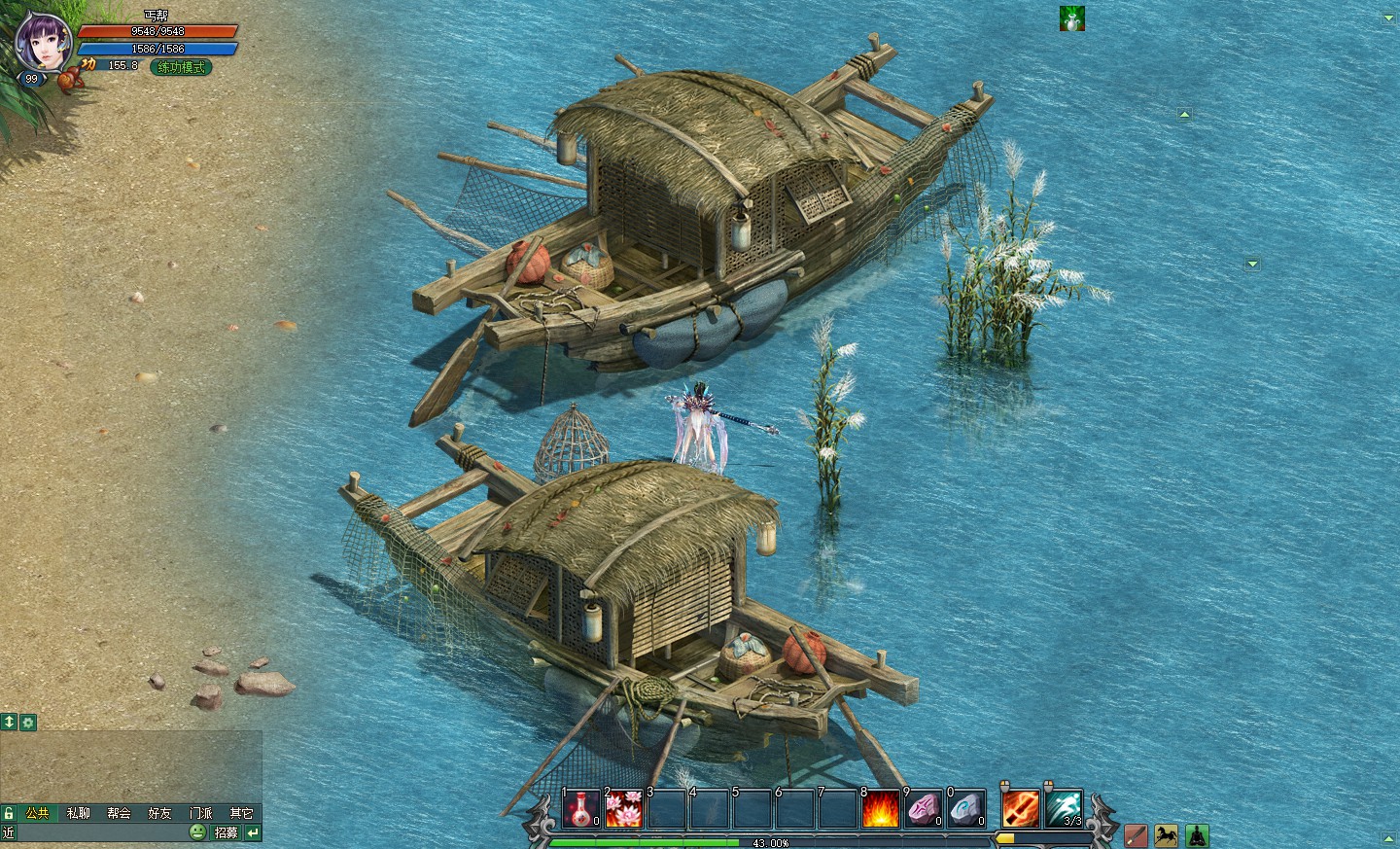Use the red potion in slot 1
This screenshot has width=1400, height=849.
[581, 810]
